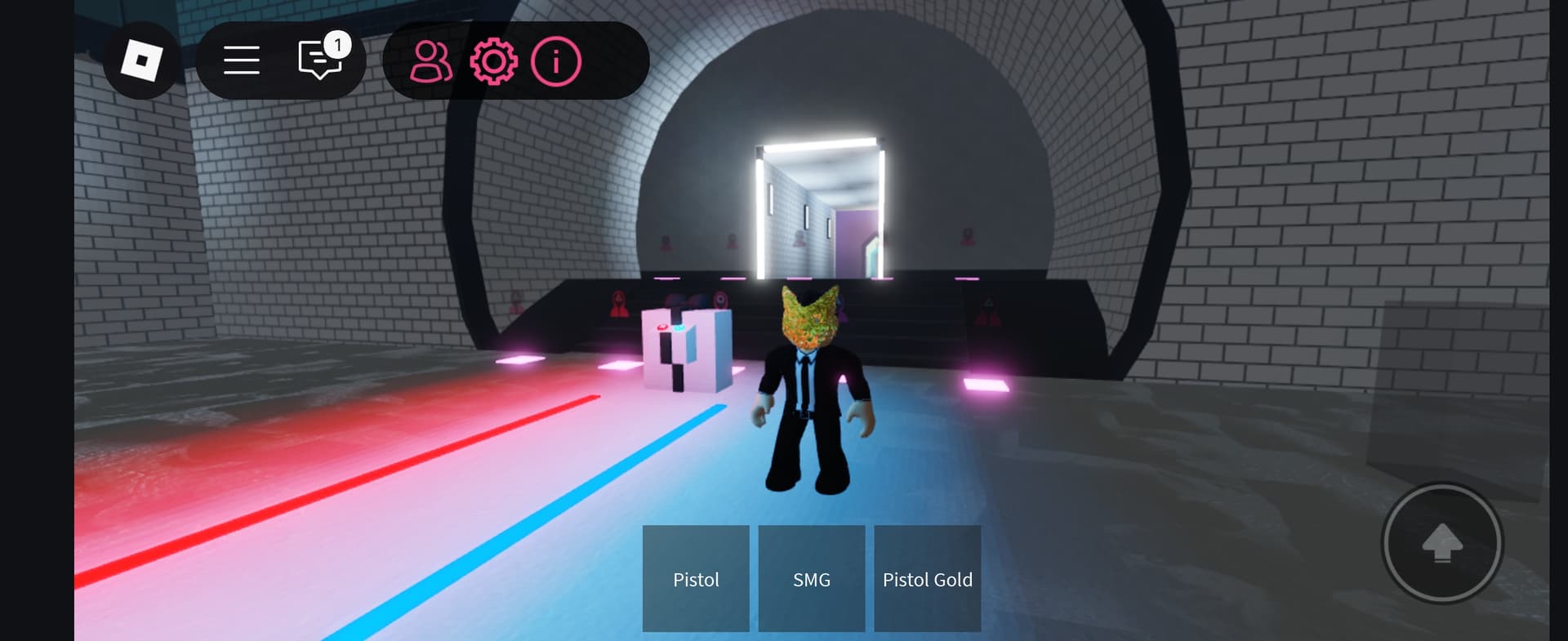Tap the unread message notification badge
The height and width of the screenshot is (641, 1568).
click(x=339, y=45)
